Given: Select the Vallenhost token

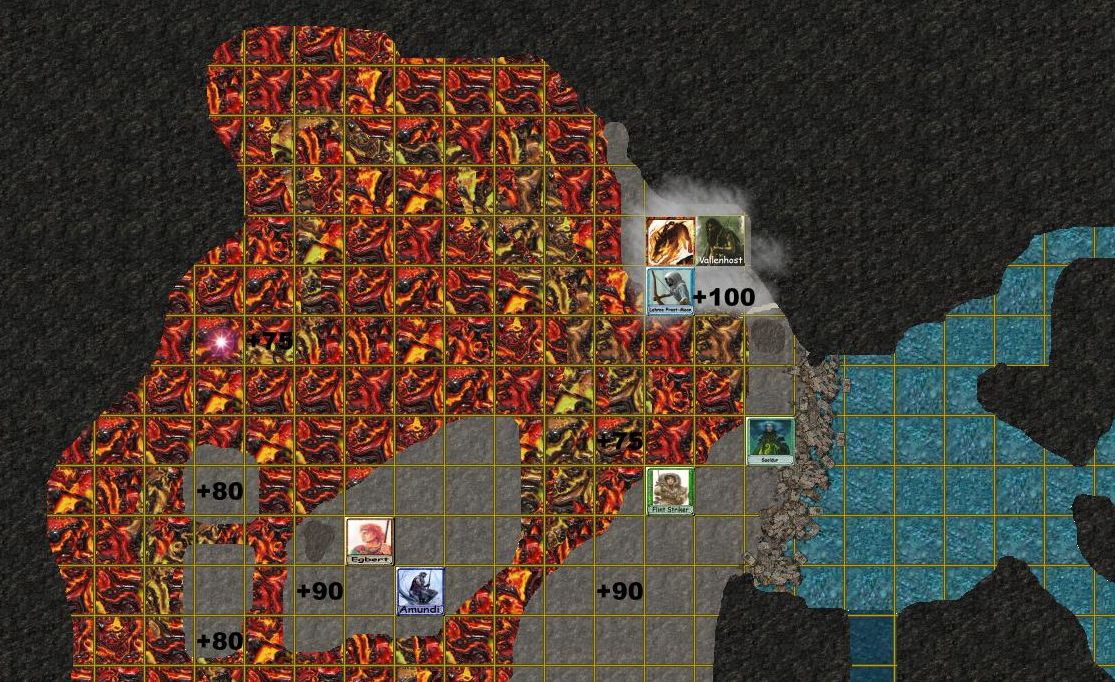Looking at the screenshot, I should click(x=720, y=241).
